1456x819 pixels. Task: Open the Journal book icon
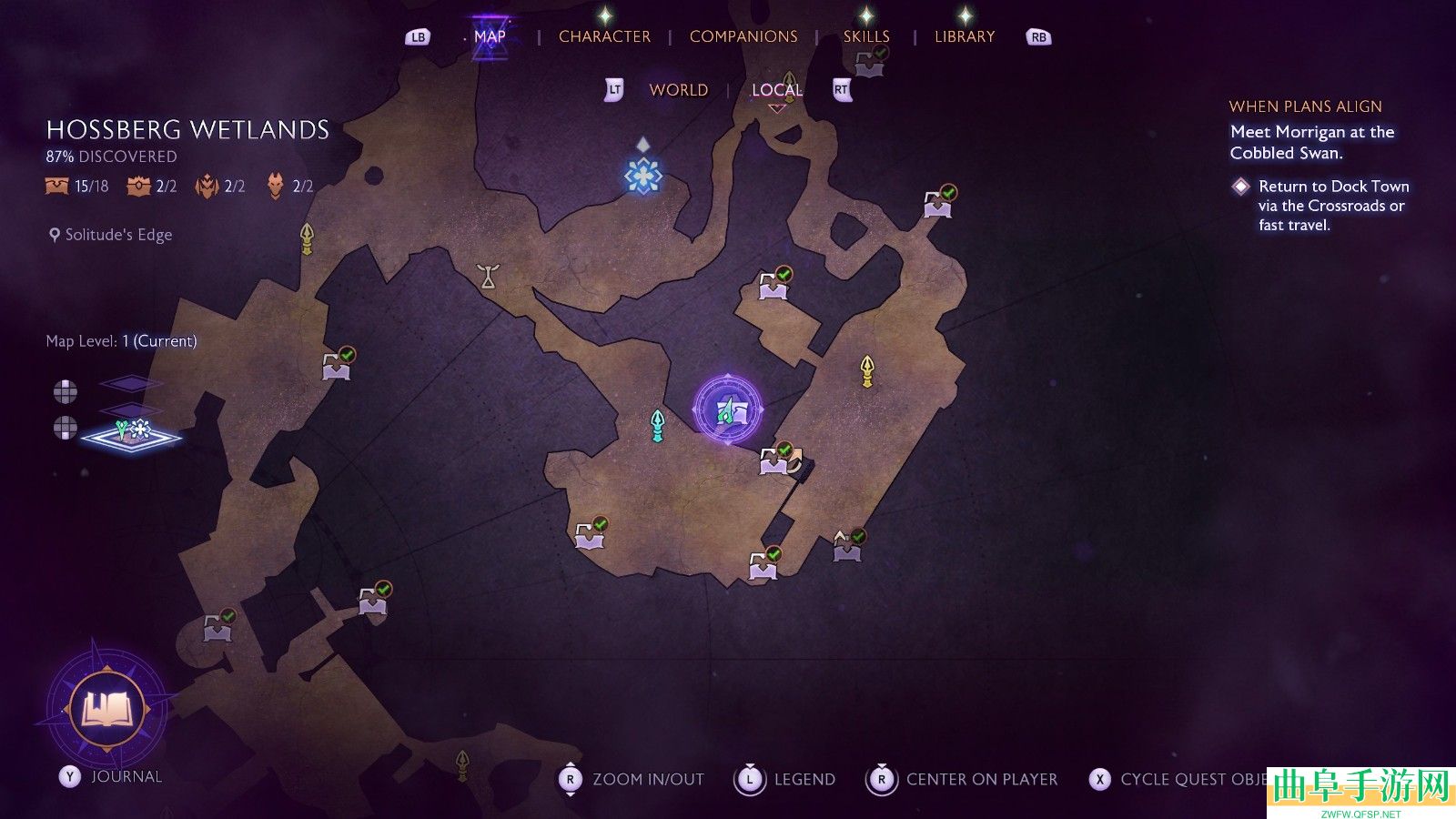click(108, 709)
